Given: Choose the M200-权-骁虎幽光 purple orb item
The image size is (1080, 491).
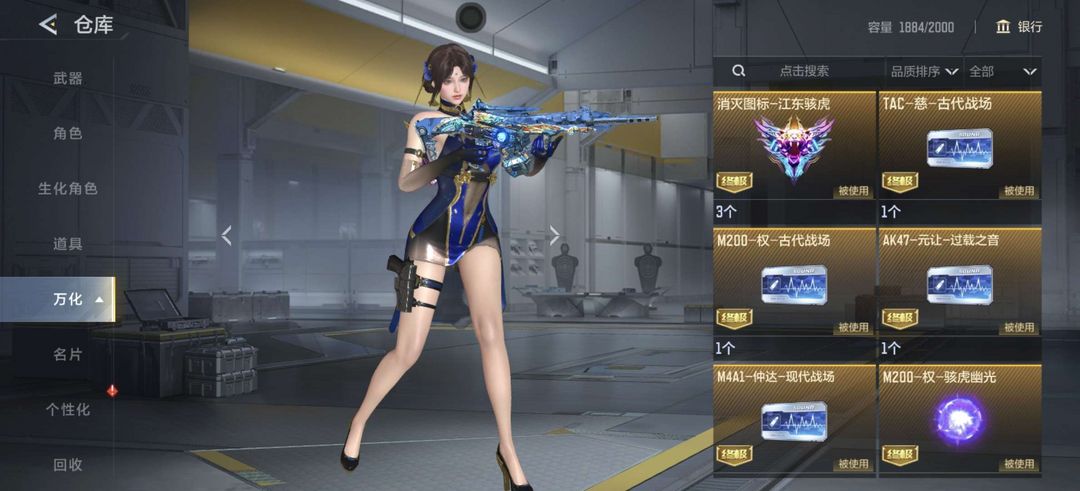Looking at the screenshot, I should [959, 420].
